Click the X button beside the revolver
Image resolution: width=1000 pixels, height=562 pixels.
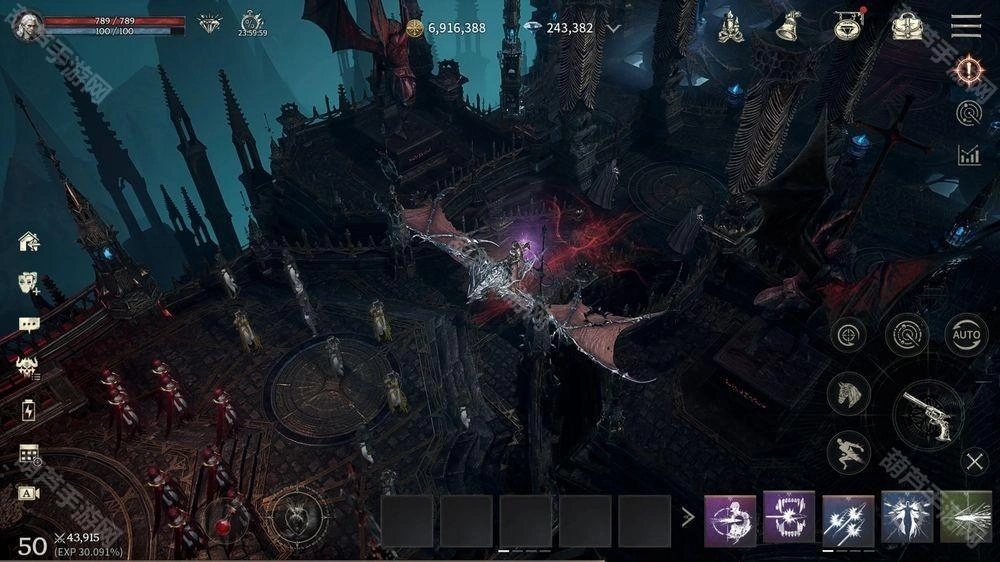(975, 461)
